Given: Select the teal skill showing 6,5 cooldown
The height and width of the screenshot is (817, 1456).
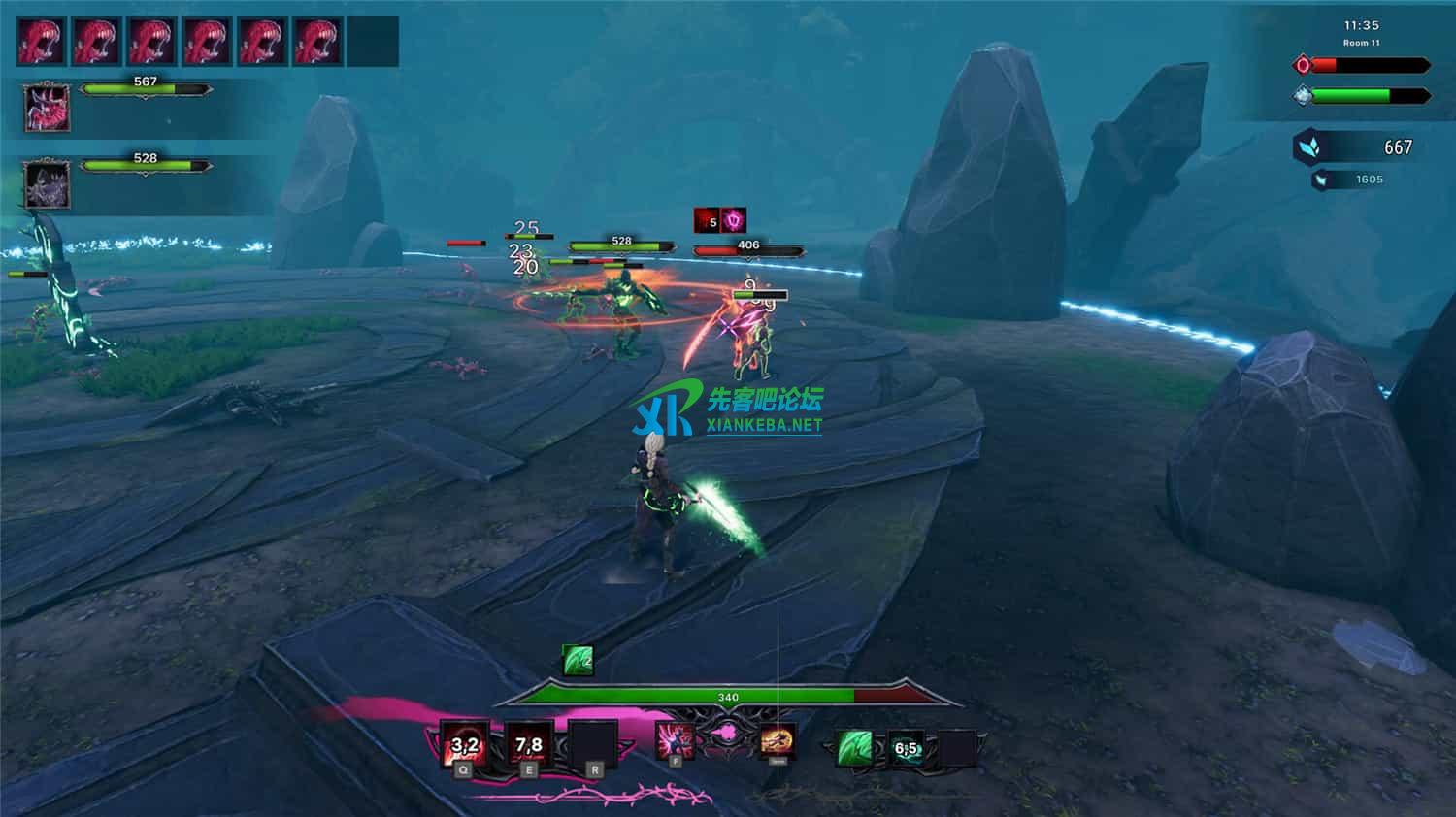Looking at the screenshot, I should [907, 748].
